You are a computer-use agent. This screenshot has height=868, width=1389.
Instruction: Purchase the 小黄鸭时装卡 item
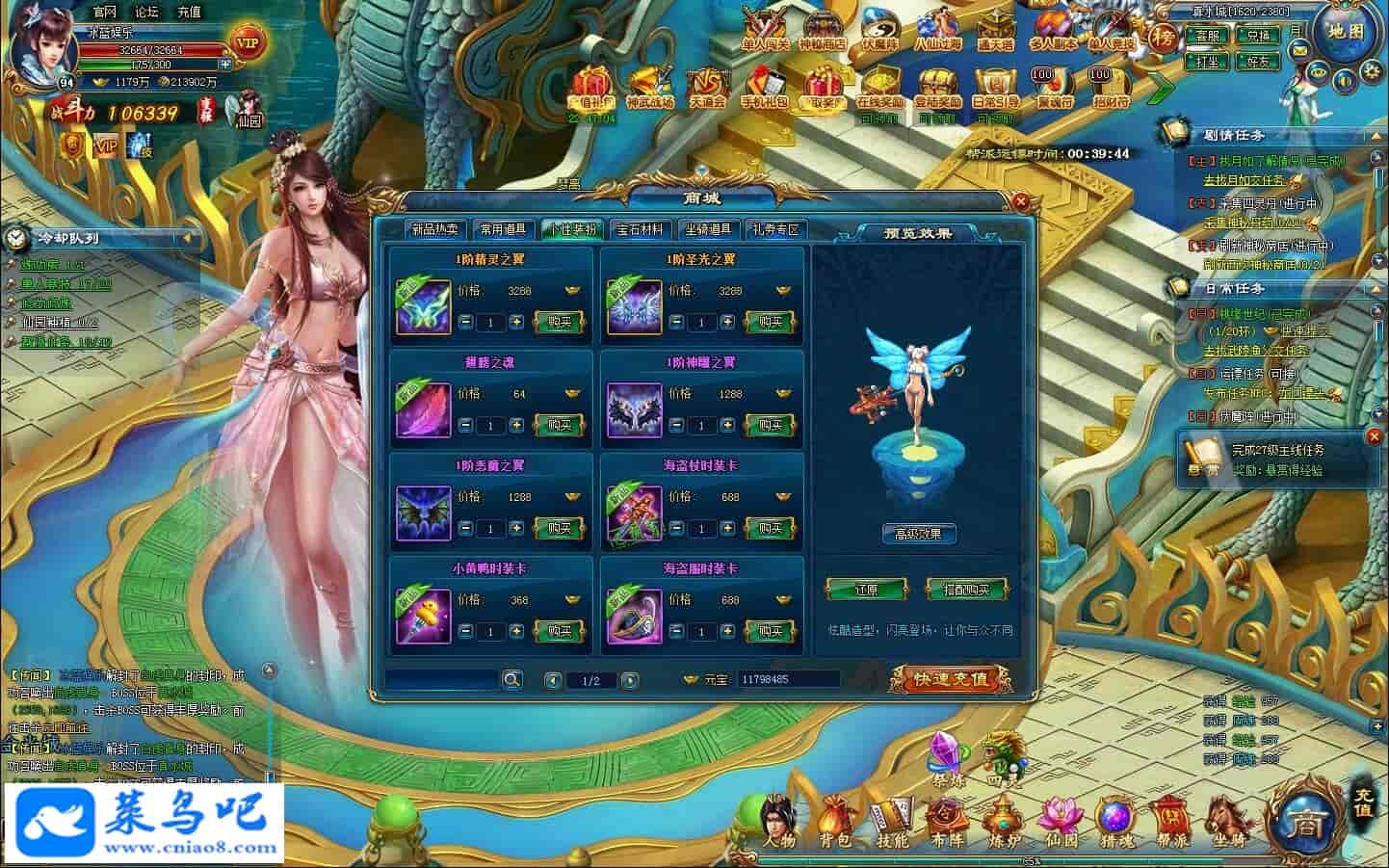click(x=560, y=631)
